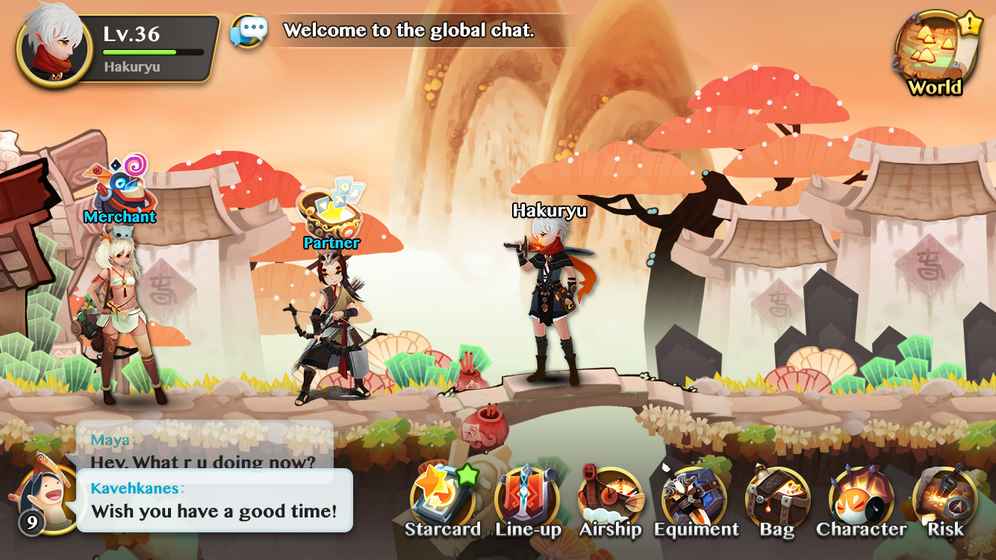
Task: Open the Partner bowl icon
Action: (x=331, y=211)
